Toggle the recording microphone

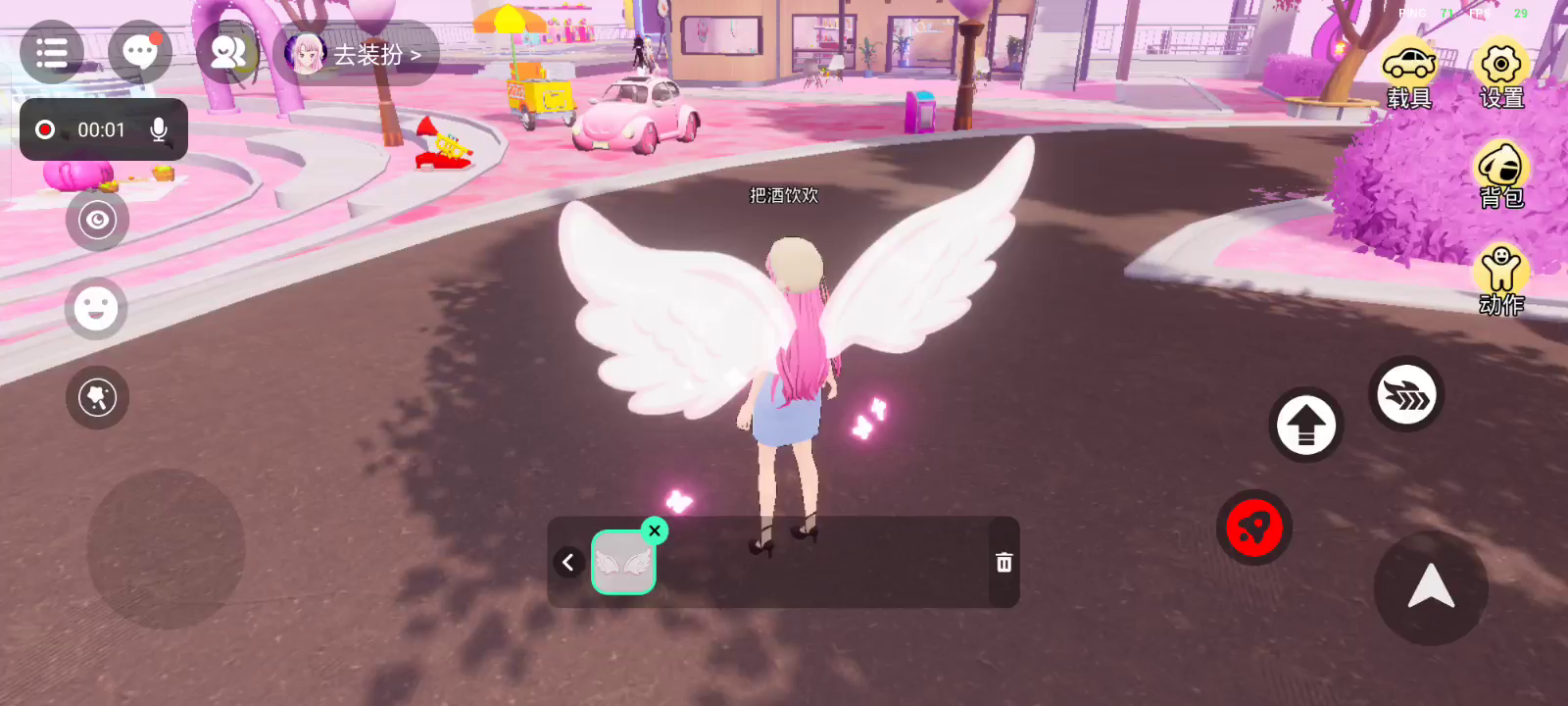(159, 129)
